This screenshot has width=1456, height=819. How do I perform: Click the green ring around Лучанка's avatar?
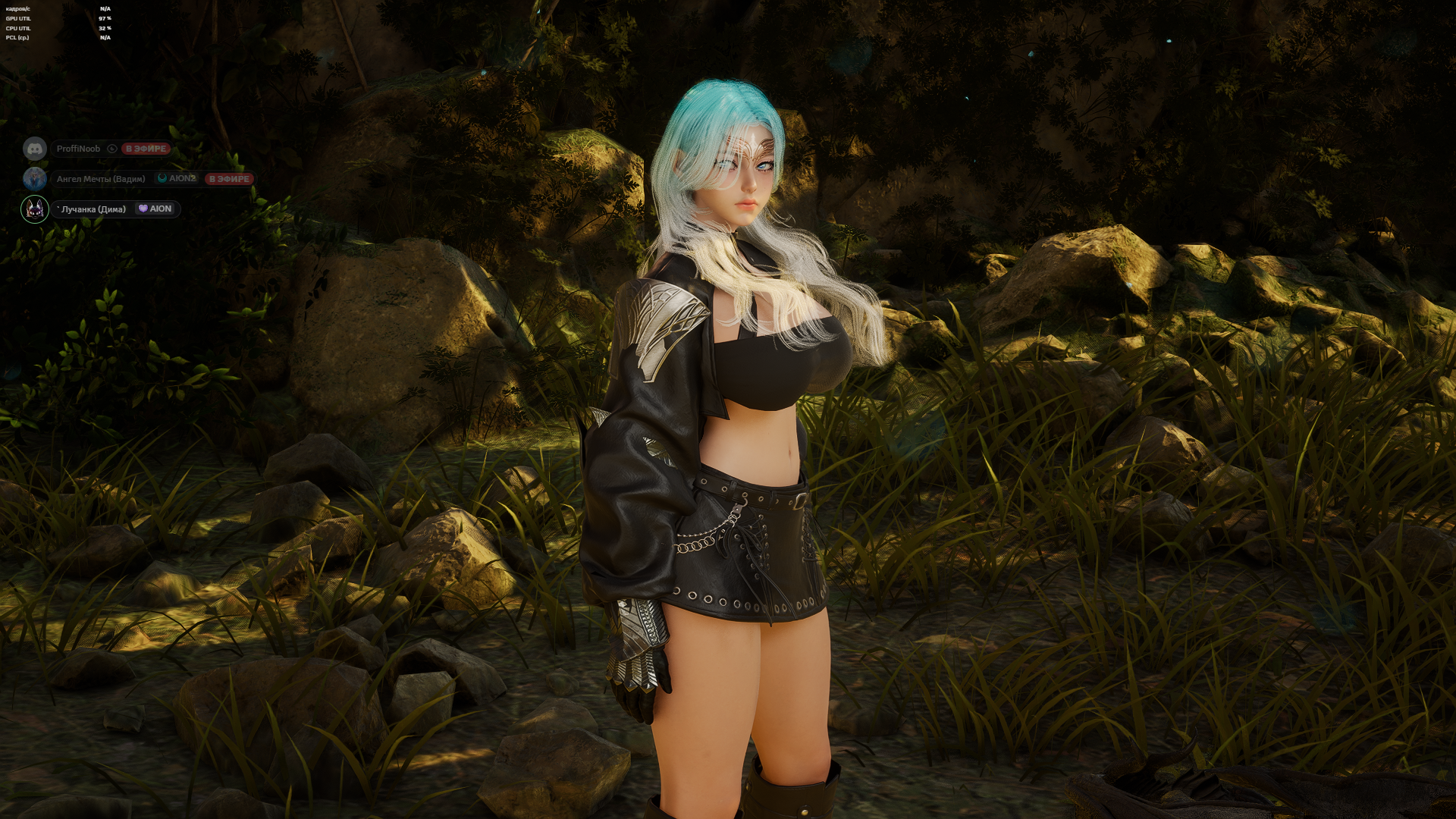21,210
